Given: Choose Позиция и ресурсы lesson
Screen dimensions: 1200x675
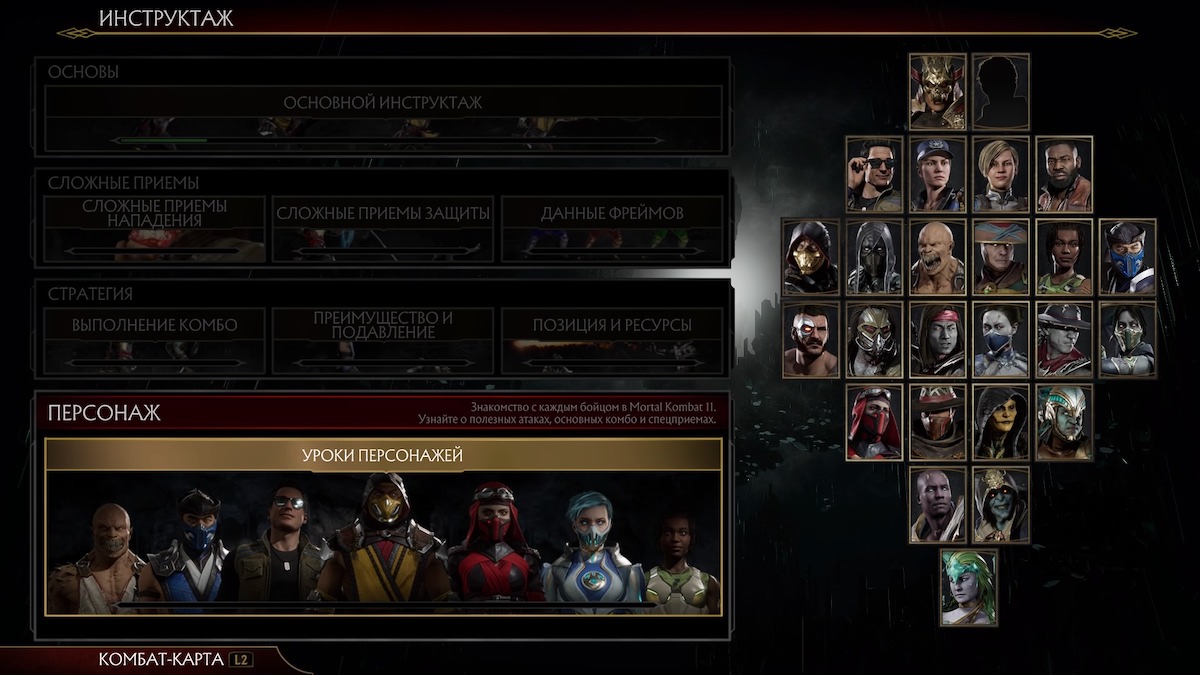Looking at the screenshot, I should click(612, 326).
